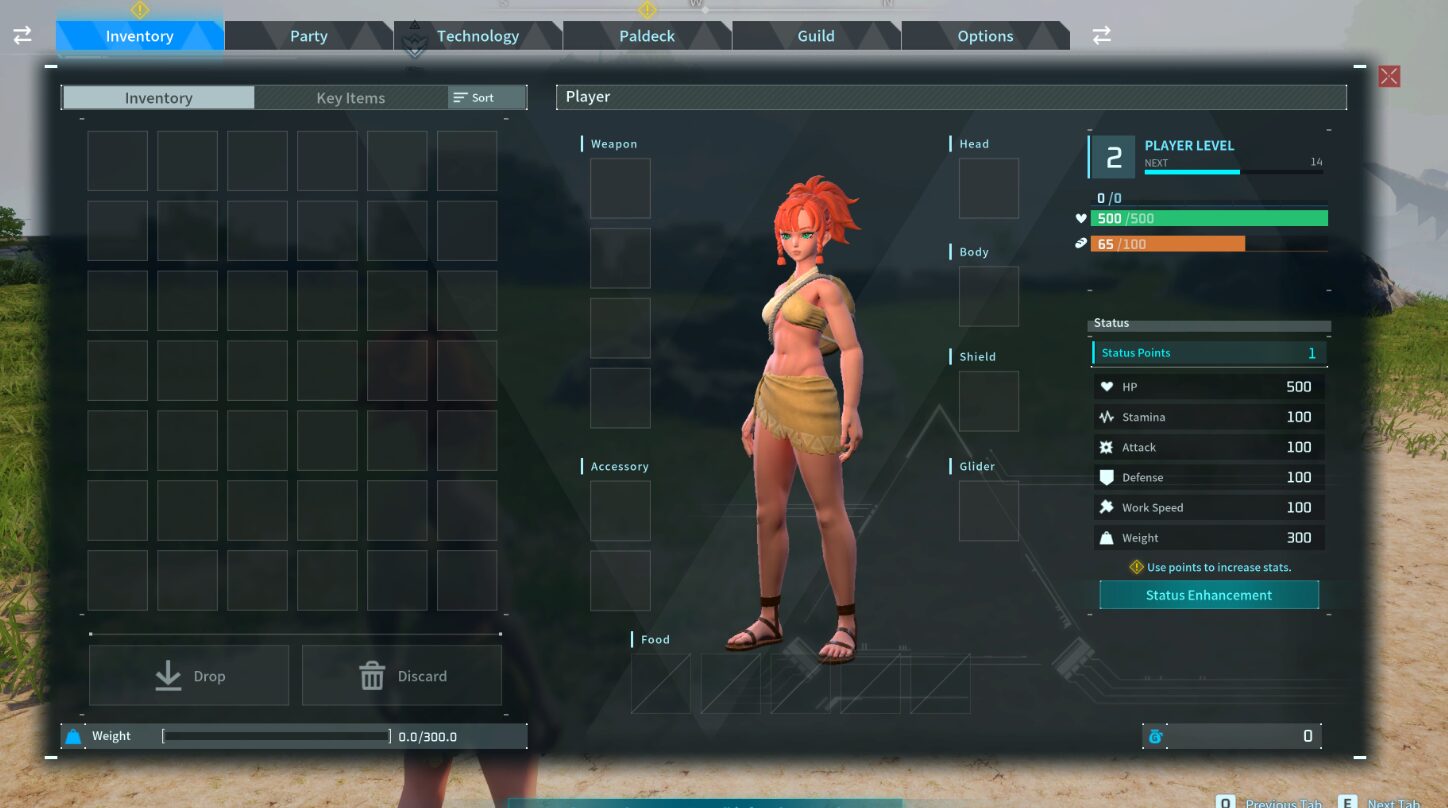Pick the Glider equipment slot
Screen dimensions: 1448x808
[x=988, y=511]
